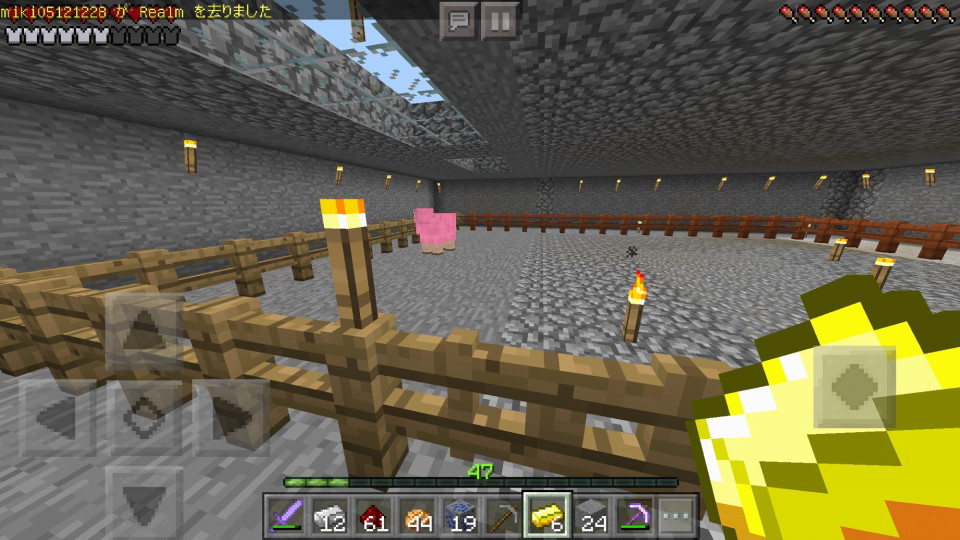Select the wooden-handled pickaxe slot

pyautogui.click(x=502, y=516)
